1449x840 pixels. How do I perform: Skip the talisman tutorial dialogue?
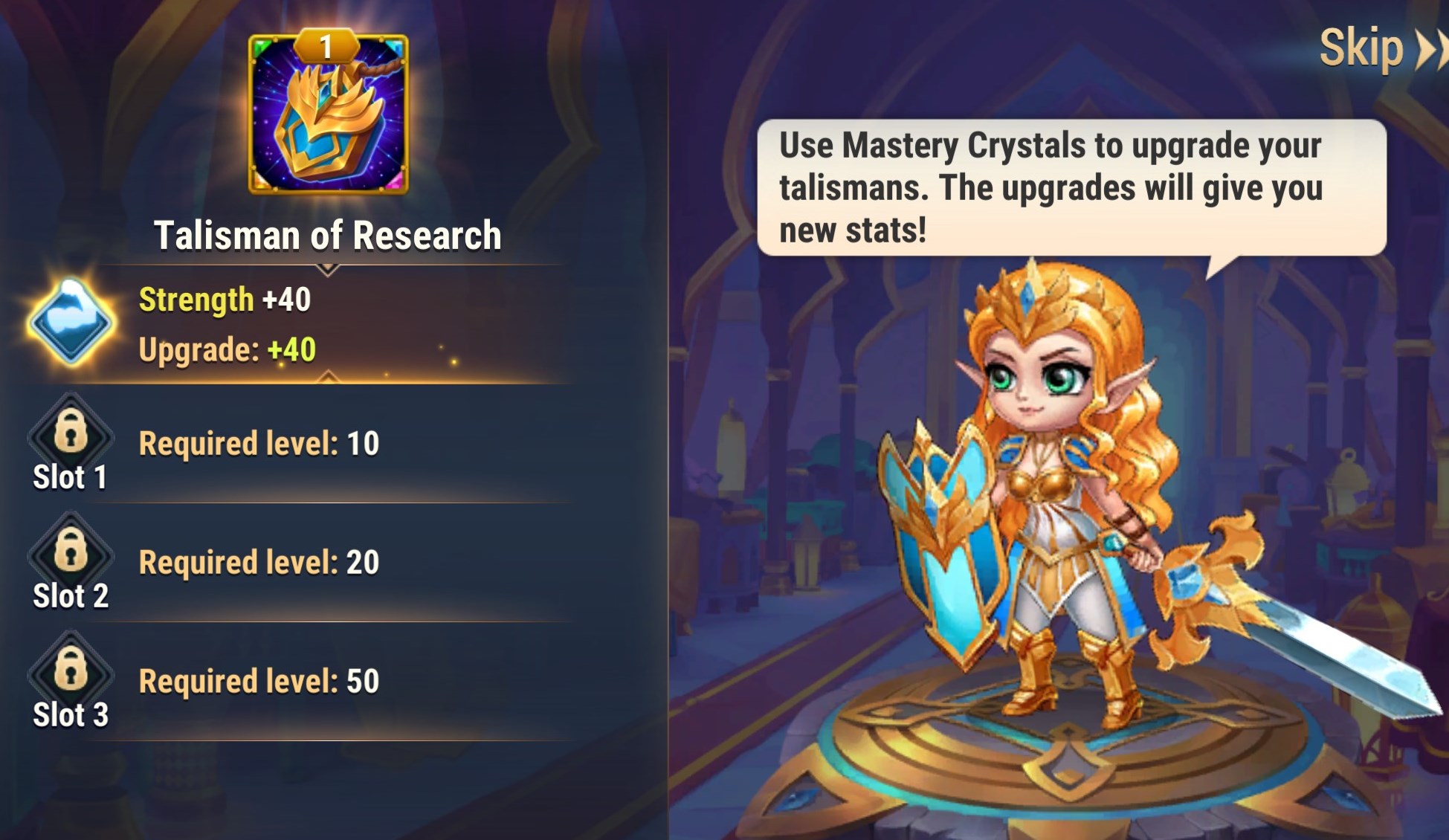pos(1379,49)
